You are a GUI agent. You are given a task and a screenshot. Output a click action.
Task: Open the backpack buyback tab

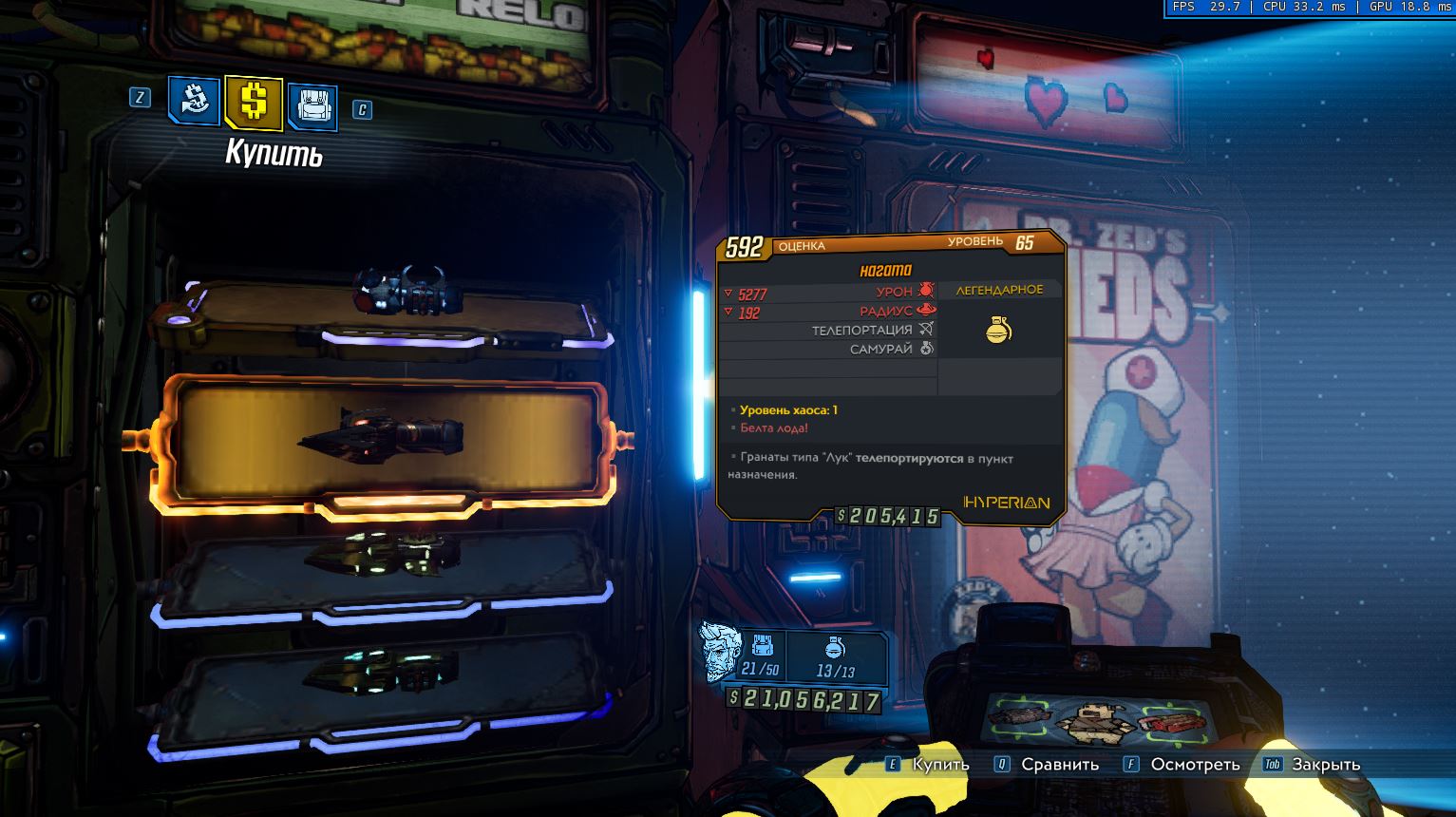tap(312, 104)
